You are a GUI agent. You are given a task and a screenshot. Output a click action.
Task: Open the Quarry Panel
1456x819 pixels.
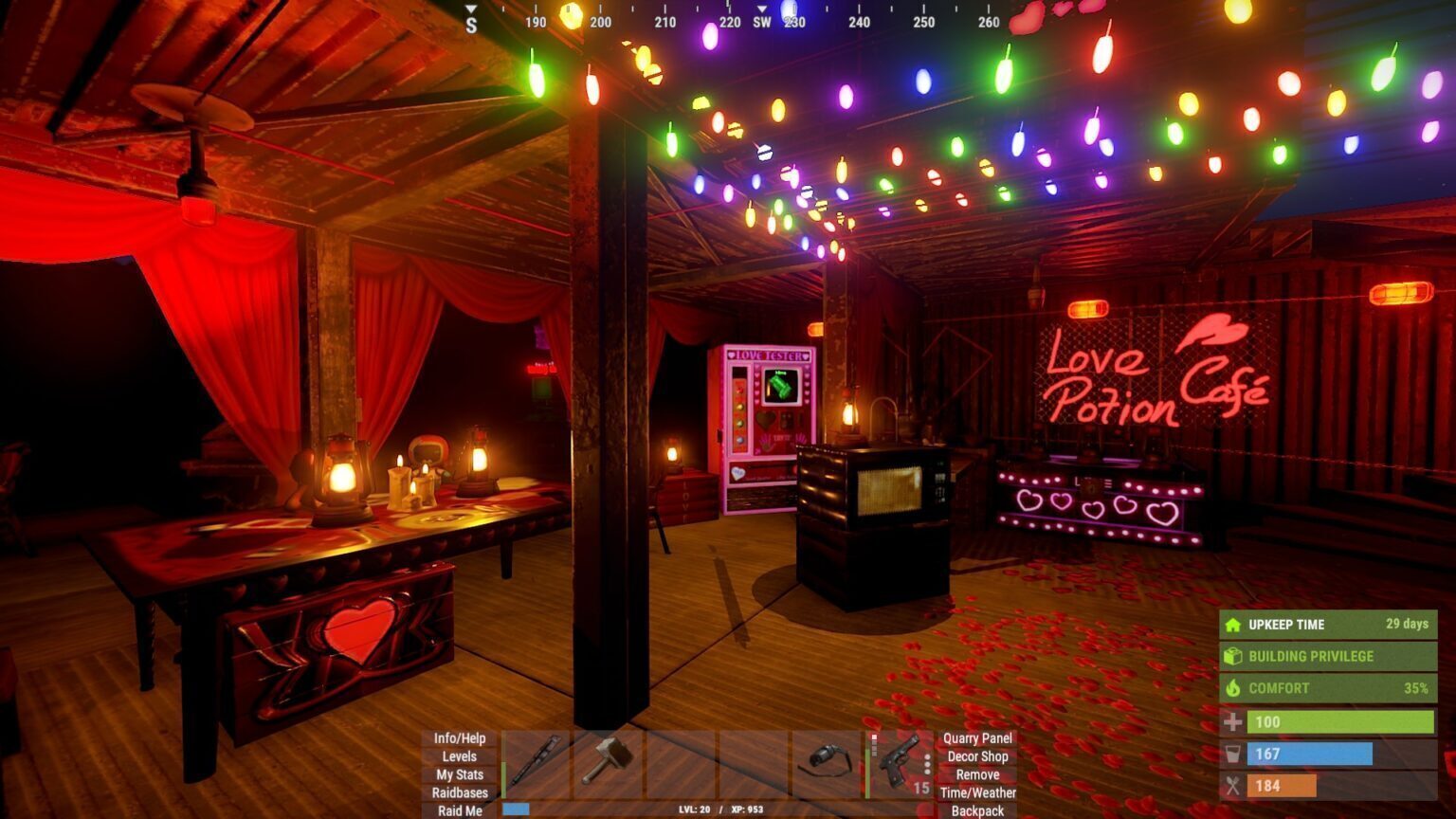pos(977,738)
